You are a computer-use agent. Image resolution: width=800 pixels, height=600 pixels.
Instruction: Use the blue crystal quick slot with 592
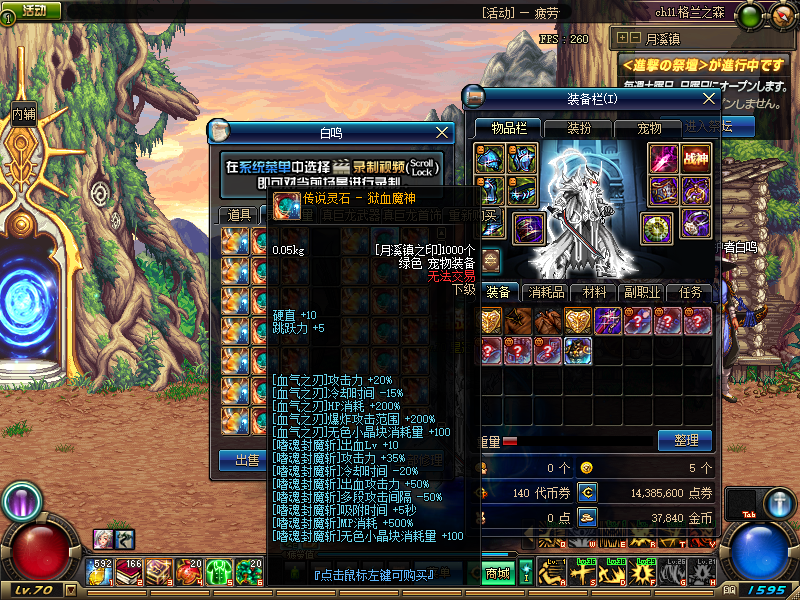pyautogui.click(x=102, y=572)
